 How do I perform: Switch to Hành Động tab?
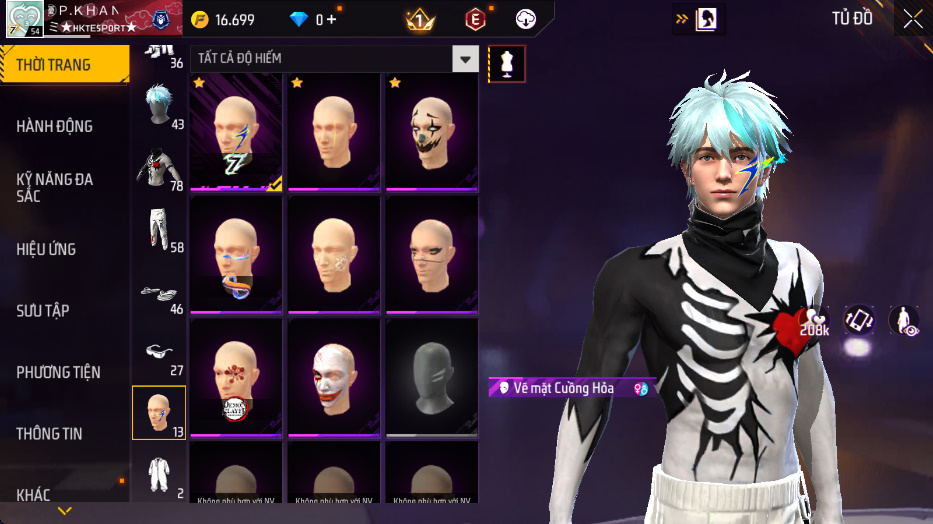(55, 126)
